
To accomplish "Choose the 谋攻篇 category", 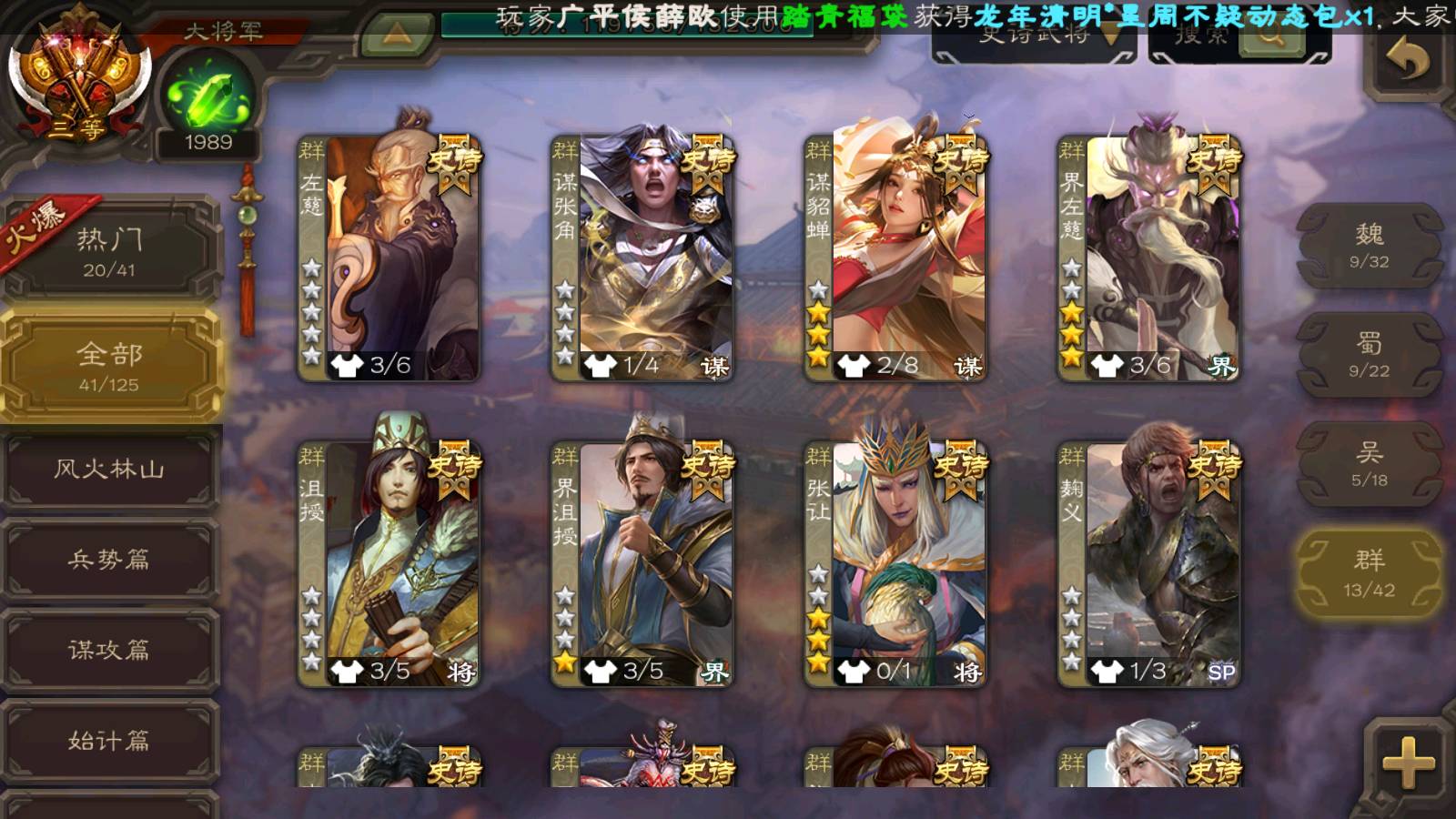I will click(110, 650).
